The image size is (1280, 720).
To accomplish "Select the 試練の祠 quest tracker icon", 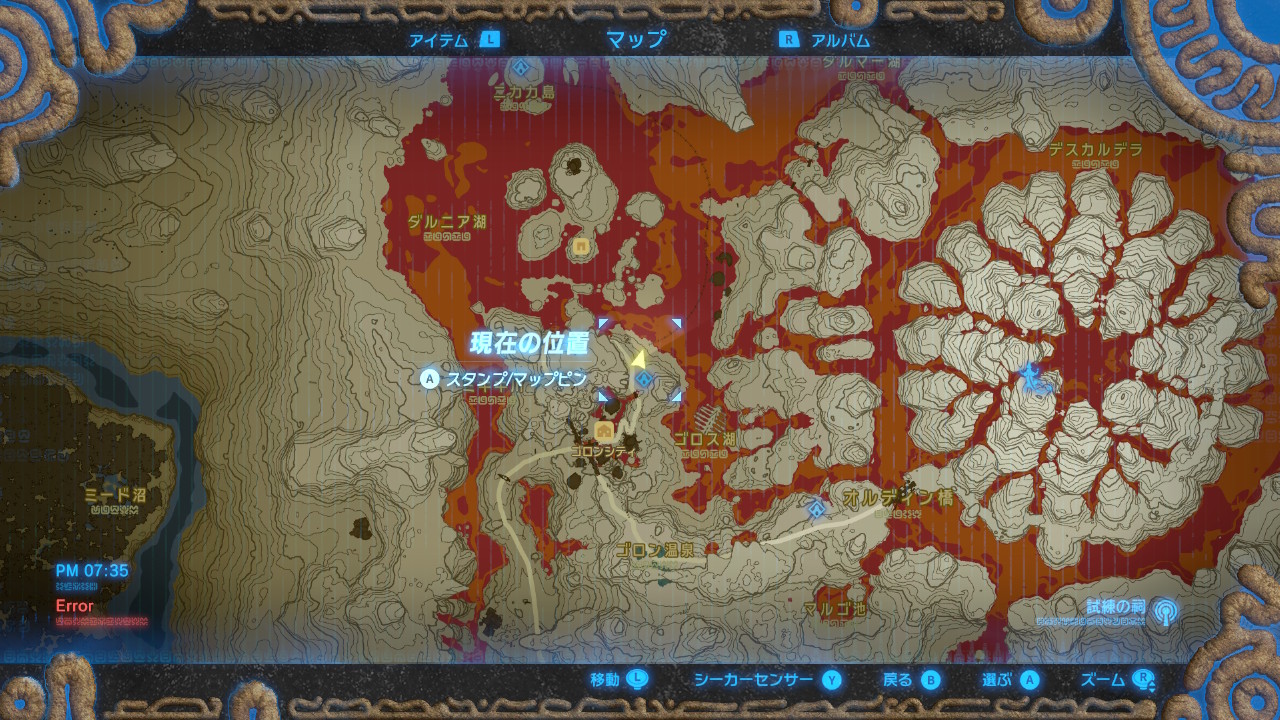I will click(1164, 610).
